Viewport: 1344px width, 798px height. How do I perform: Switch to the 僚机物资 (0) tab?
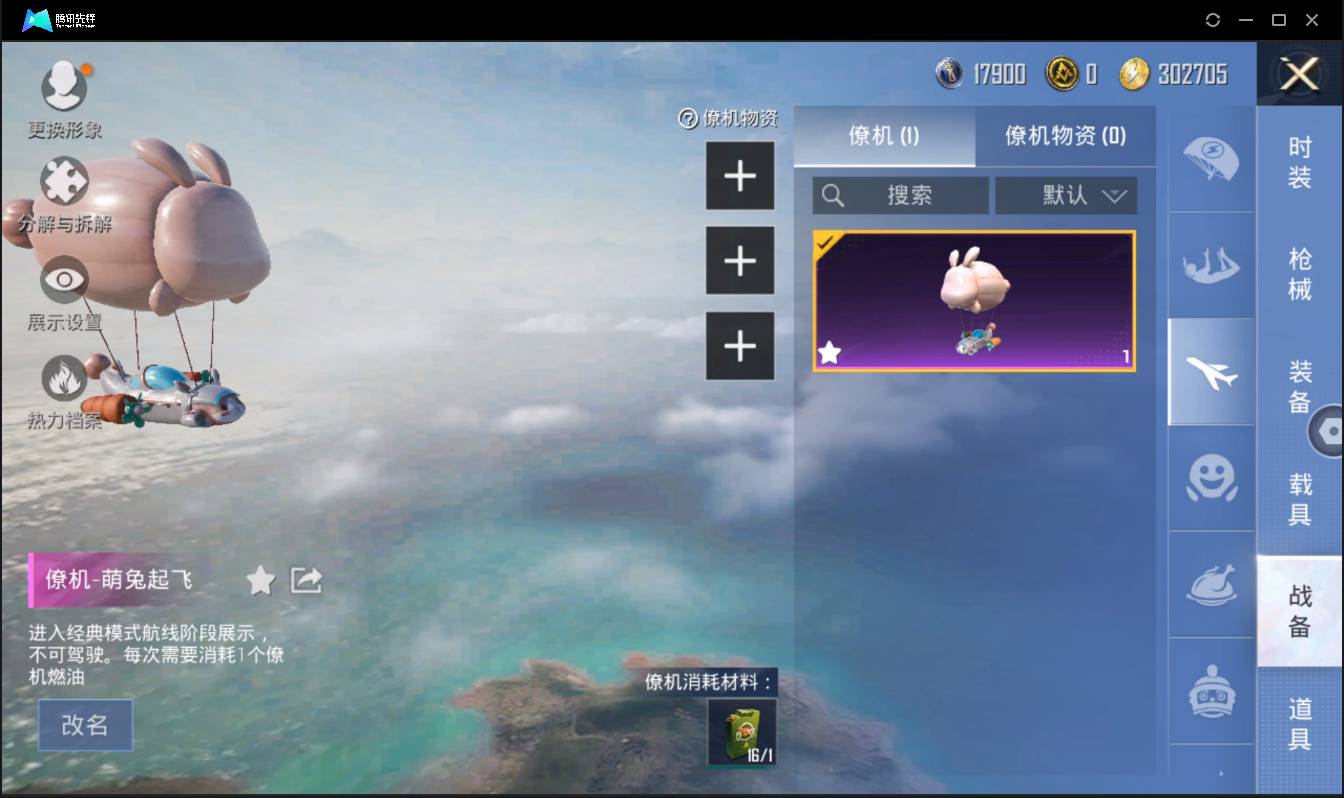click(x=1065, y=136)
